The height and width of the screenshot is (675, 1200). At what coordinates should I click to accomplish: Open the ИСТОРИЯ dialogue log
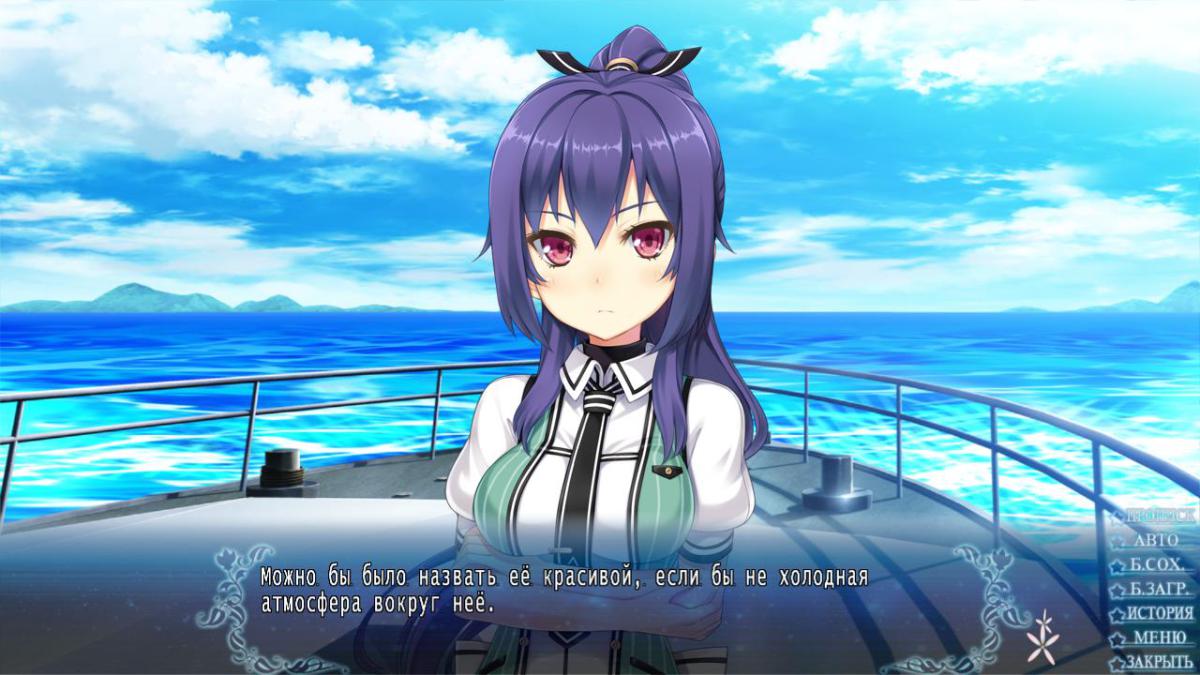coord(1158,613)
